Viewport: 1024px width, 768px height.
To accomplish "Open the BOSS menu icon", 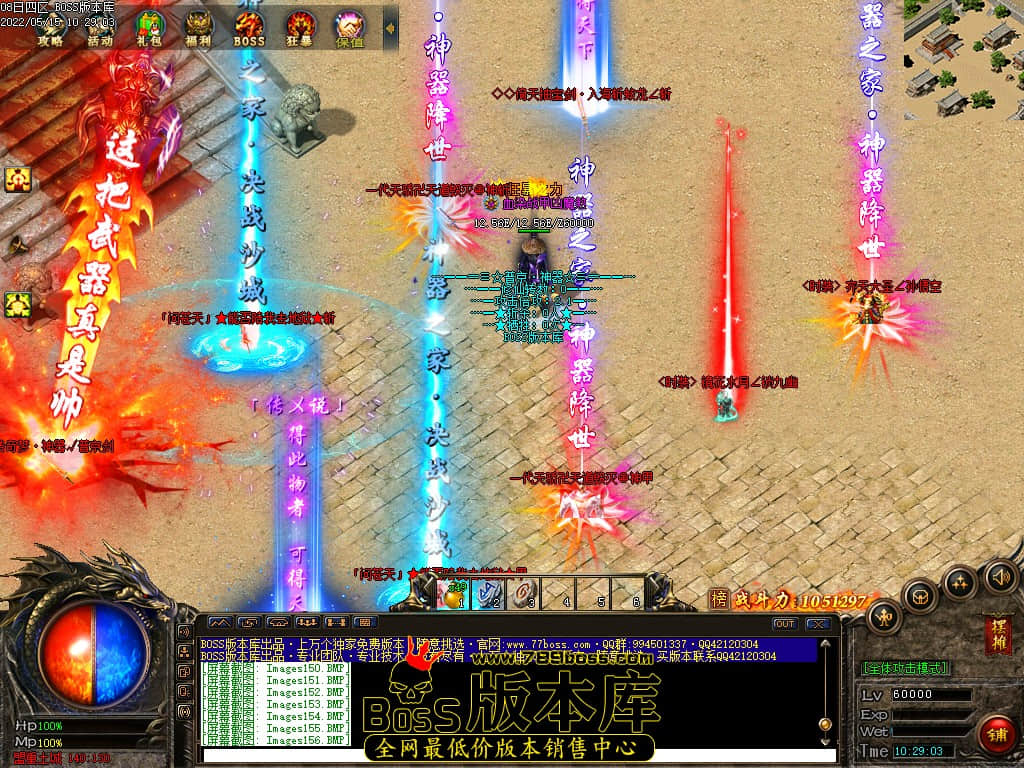I will (x=249, y=27).
